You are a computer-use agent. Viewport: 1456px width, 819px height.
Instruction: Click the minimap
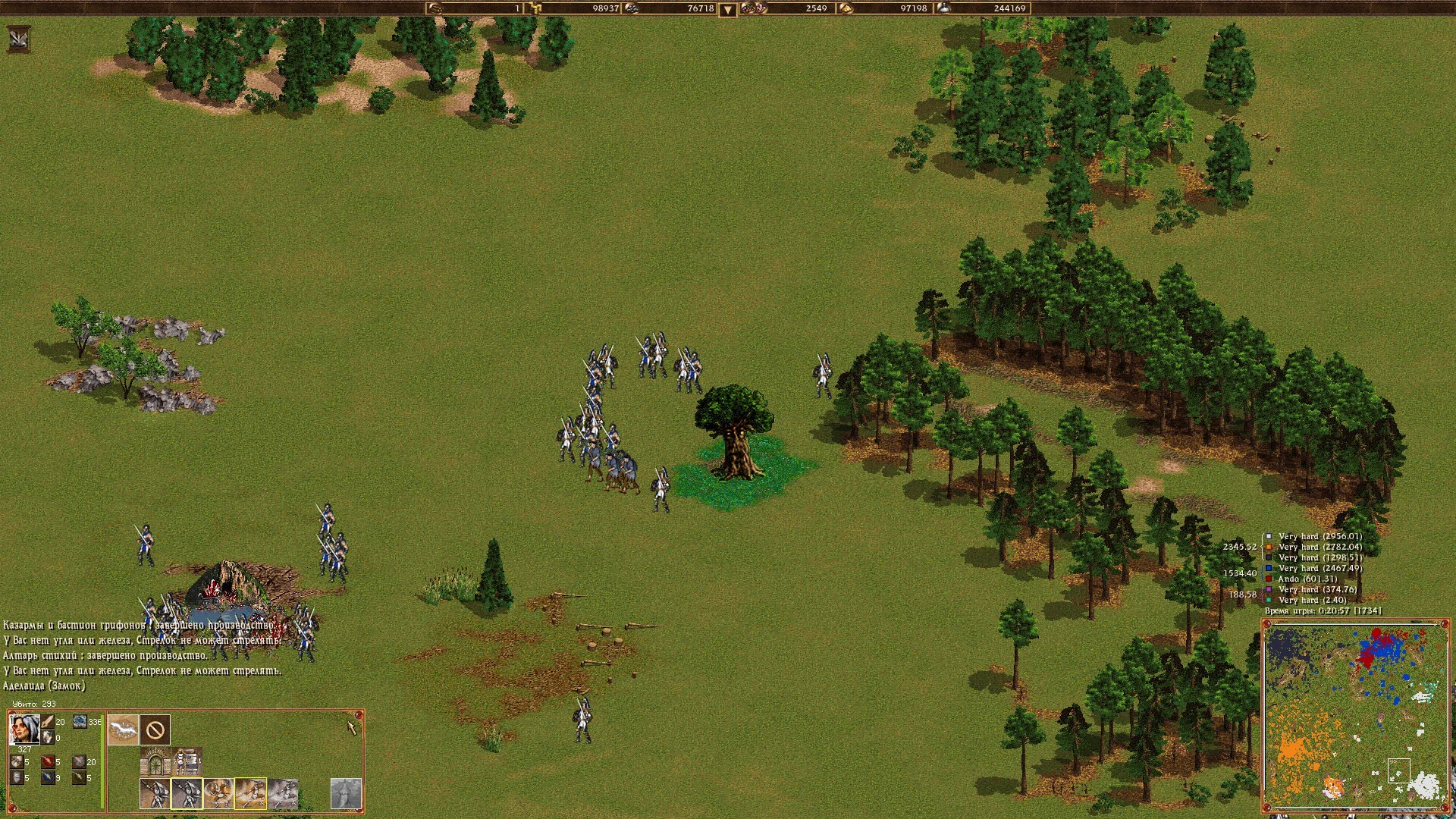pyautogui.click(x=1354, y=715)
